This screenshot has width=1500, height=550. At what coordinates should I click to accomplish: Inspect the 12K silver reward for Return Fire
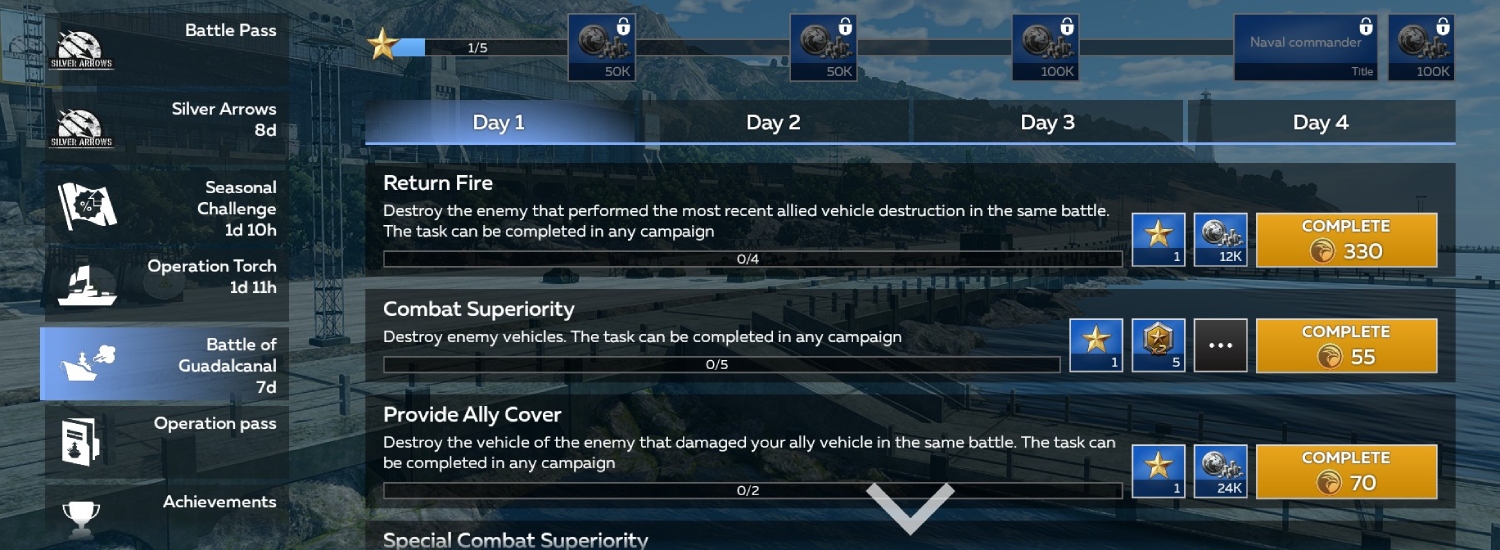1220,240
